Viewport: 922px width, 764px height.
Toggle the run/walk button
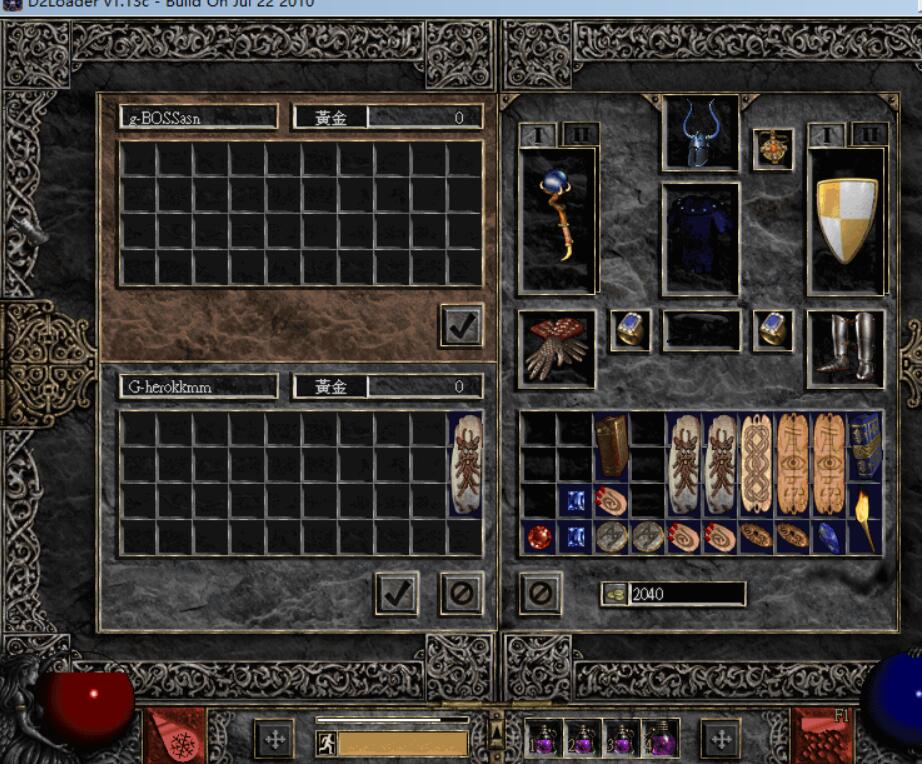tap(325, 742)
